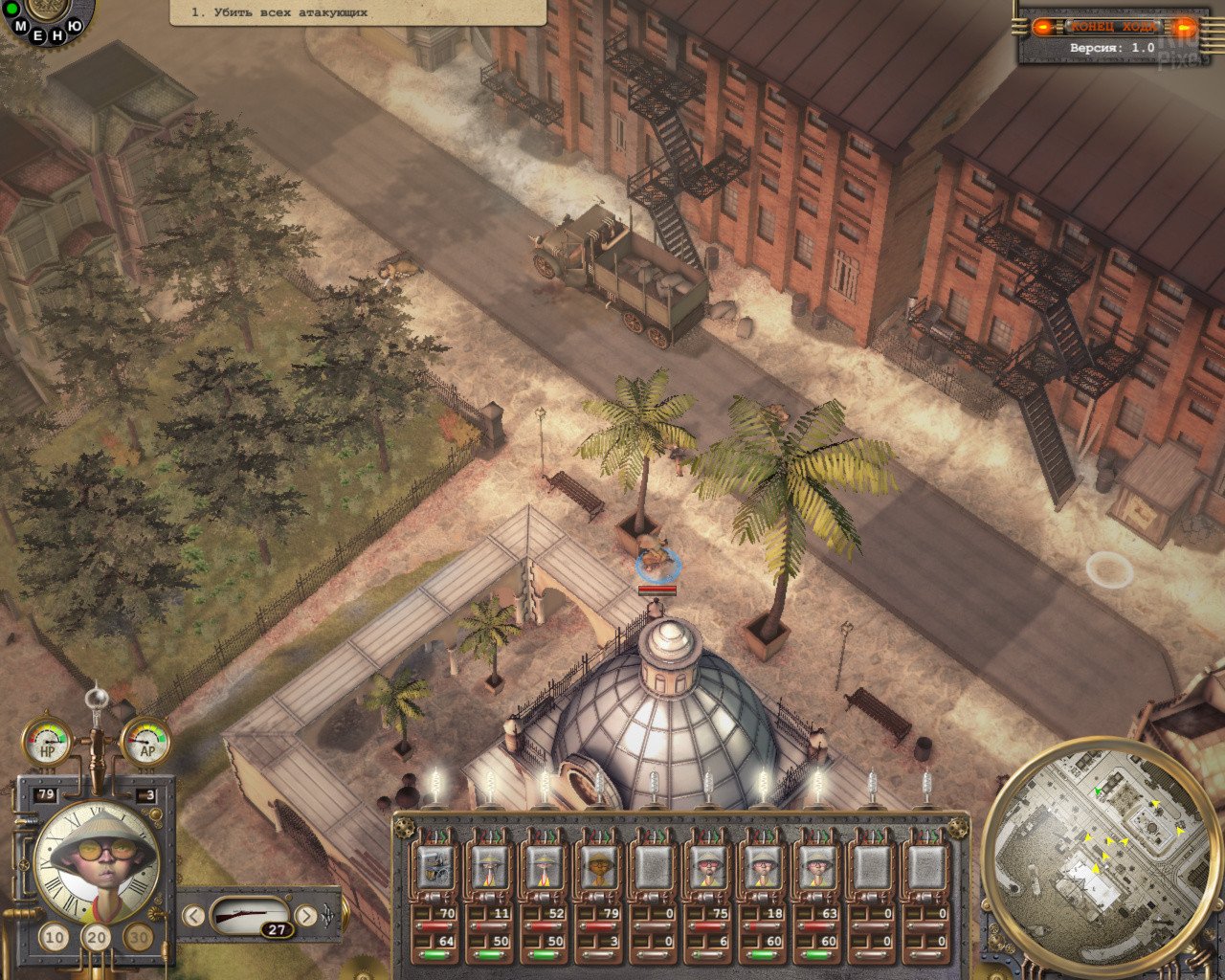Click the Конец хода end turn button
Screen dimensions: 1225x980
pos(1112,27)
